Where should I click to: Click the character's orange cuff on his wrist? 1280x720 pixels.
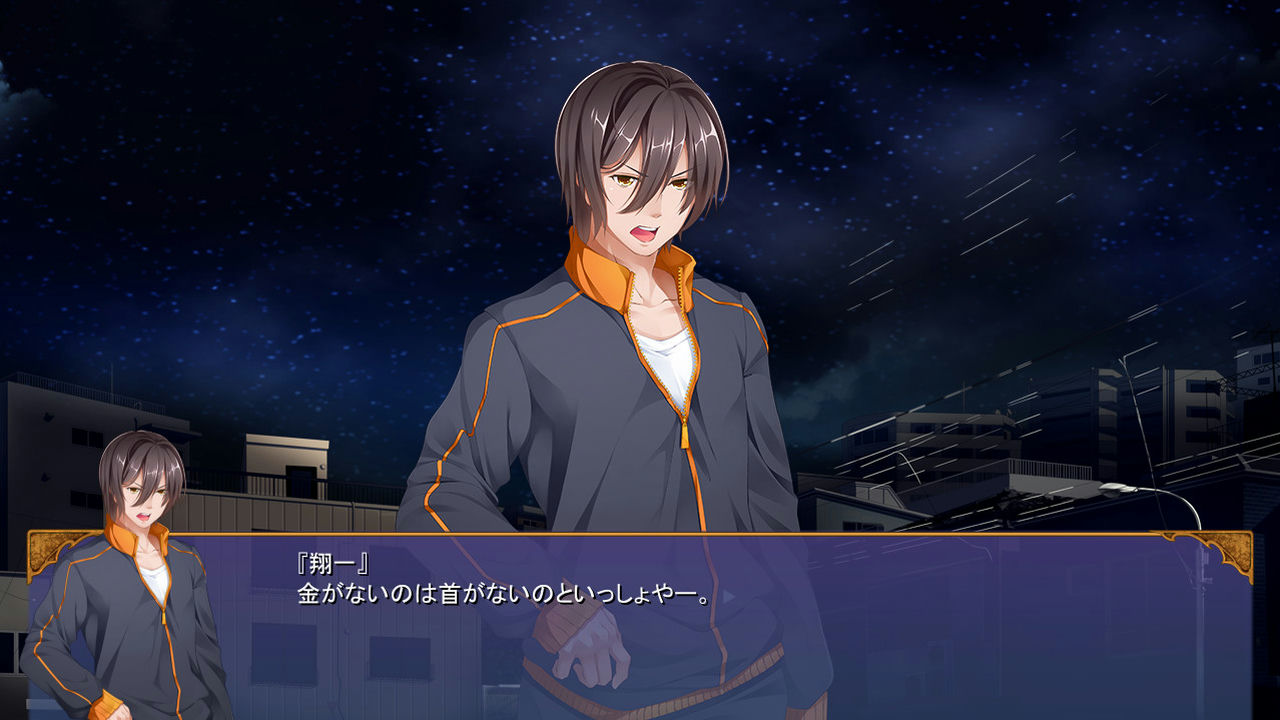[565, 625]
